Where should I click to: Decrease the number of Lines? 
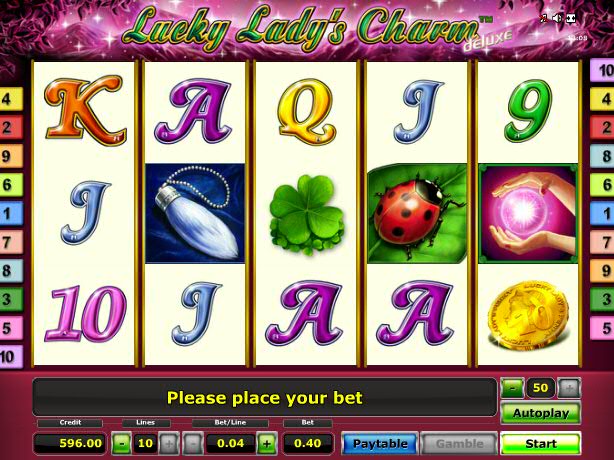pyautogui.click(x=121, y=443)
